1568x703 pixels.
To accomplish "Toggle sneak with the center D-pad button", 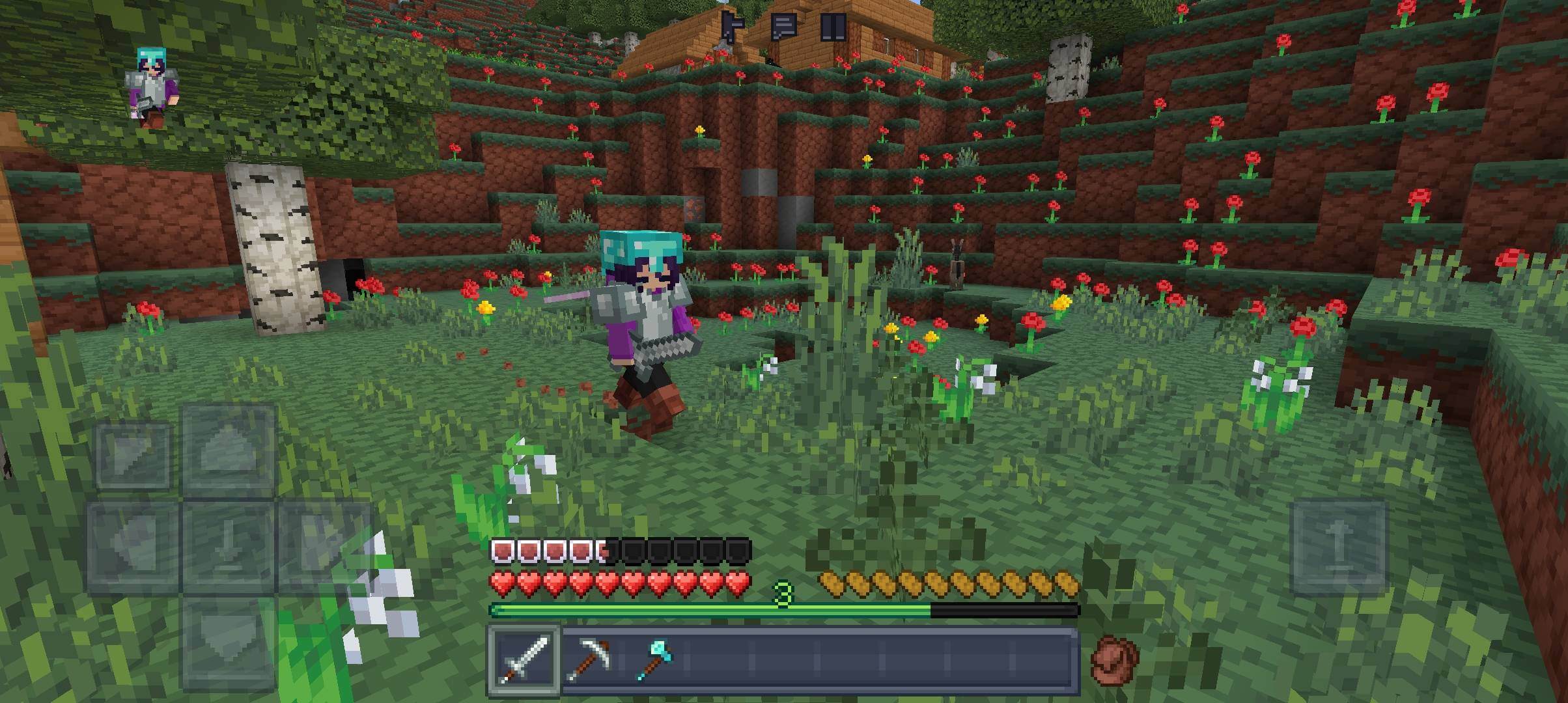I will (229, 547).
